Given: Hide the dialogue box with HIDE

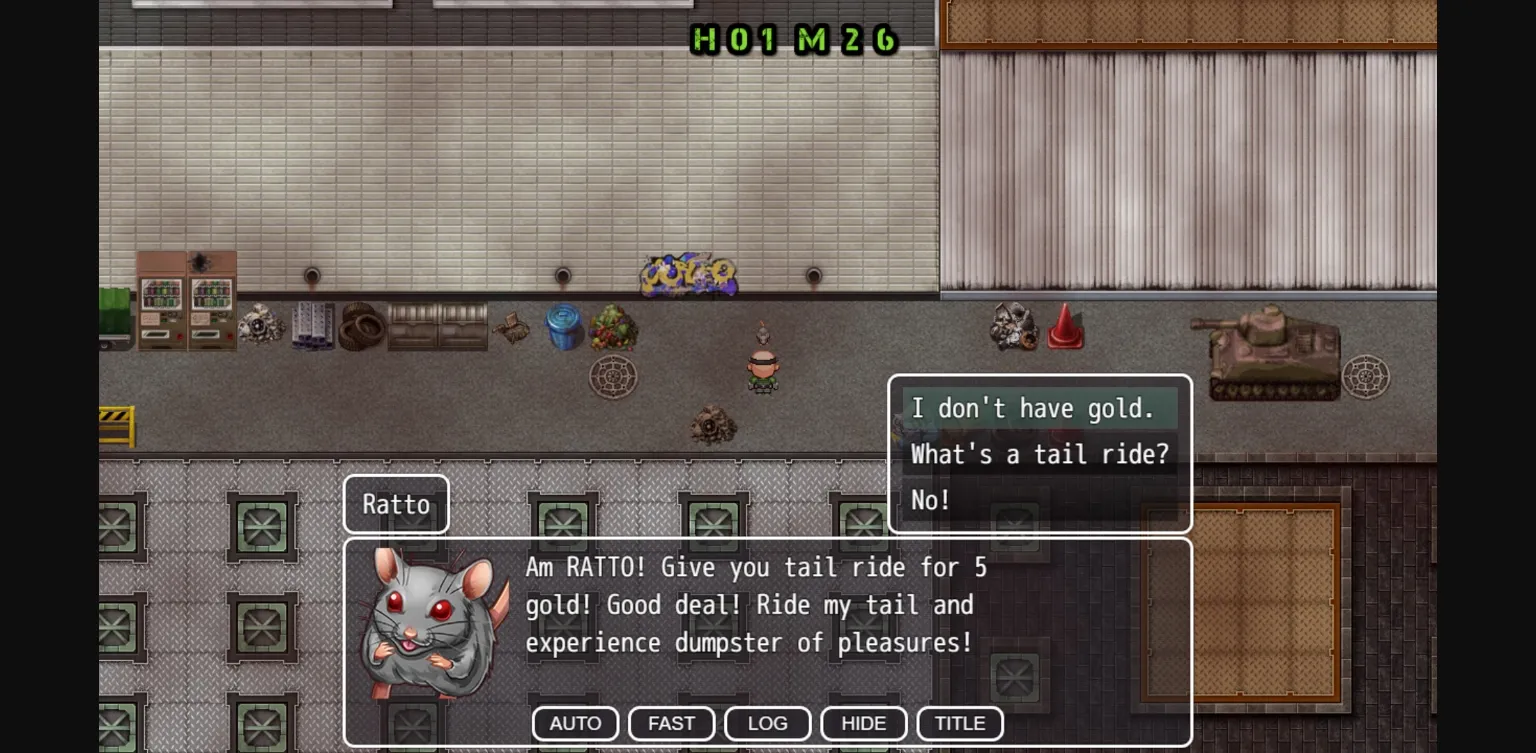Looking at the screenshot, I should (863, 723).
